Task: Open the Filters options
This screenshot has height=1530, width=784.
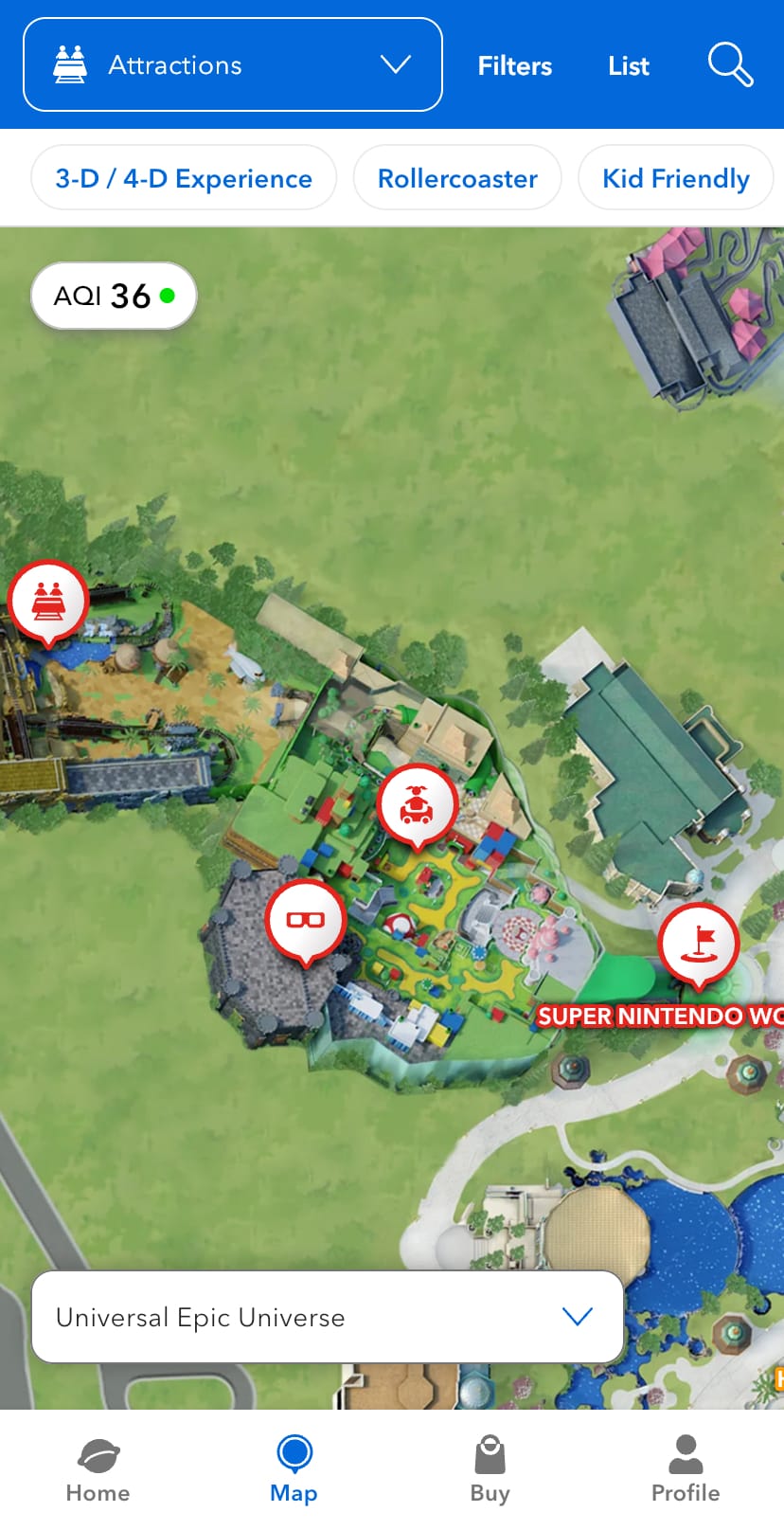Action: [x=514, y=66]
